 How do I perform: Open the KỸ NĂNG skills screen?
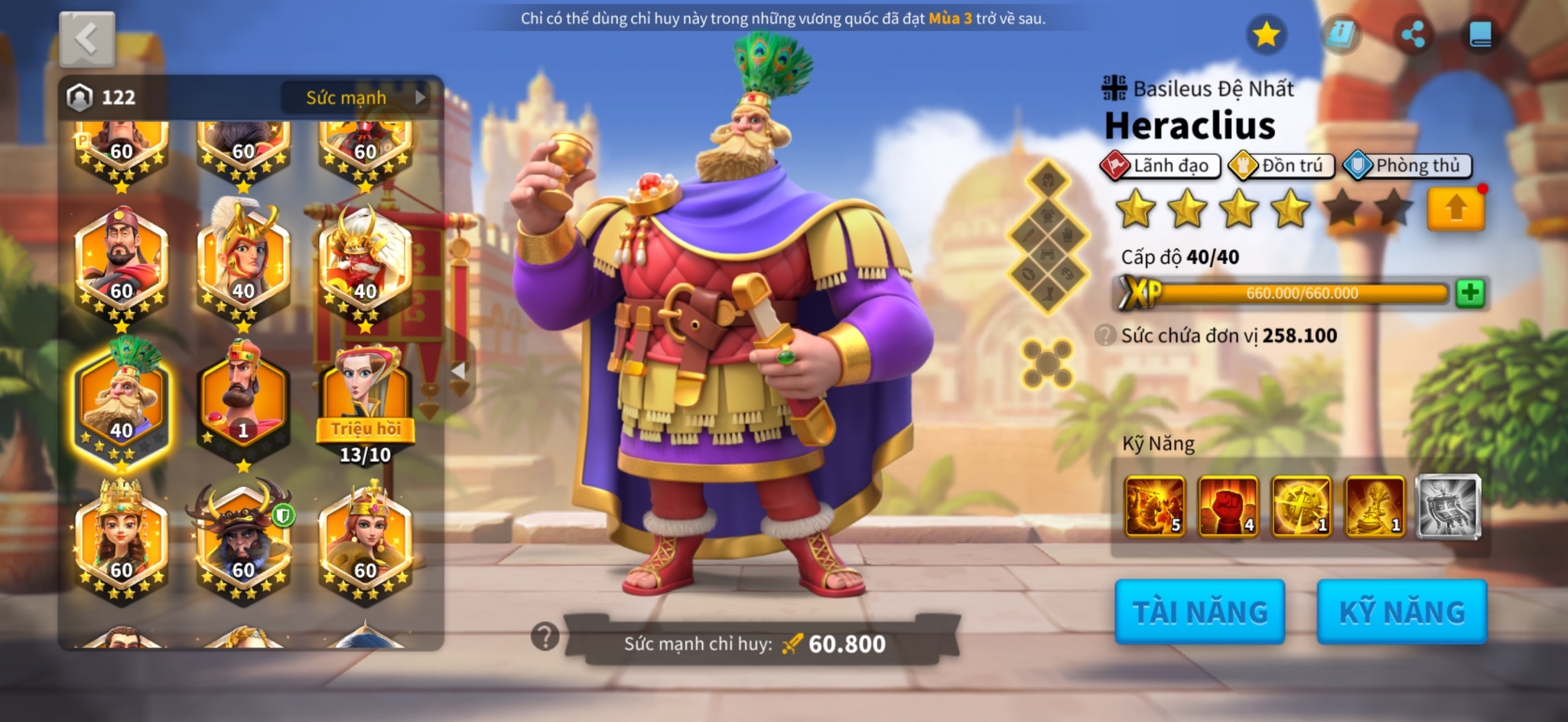1401,611
